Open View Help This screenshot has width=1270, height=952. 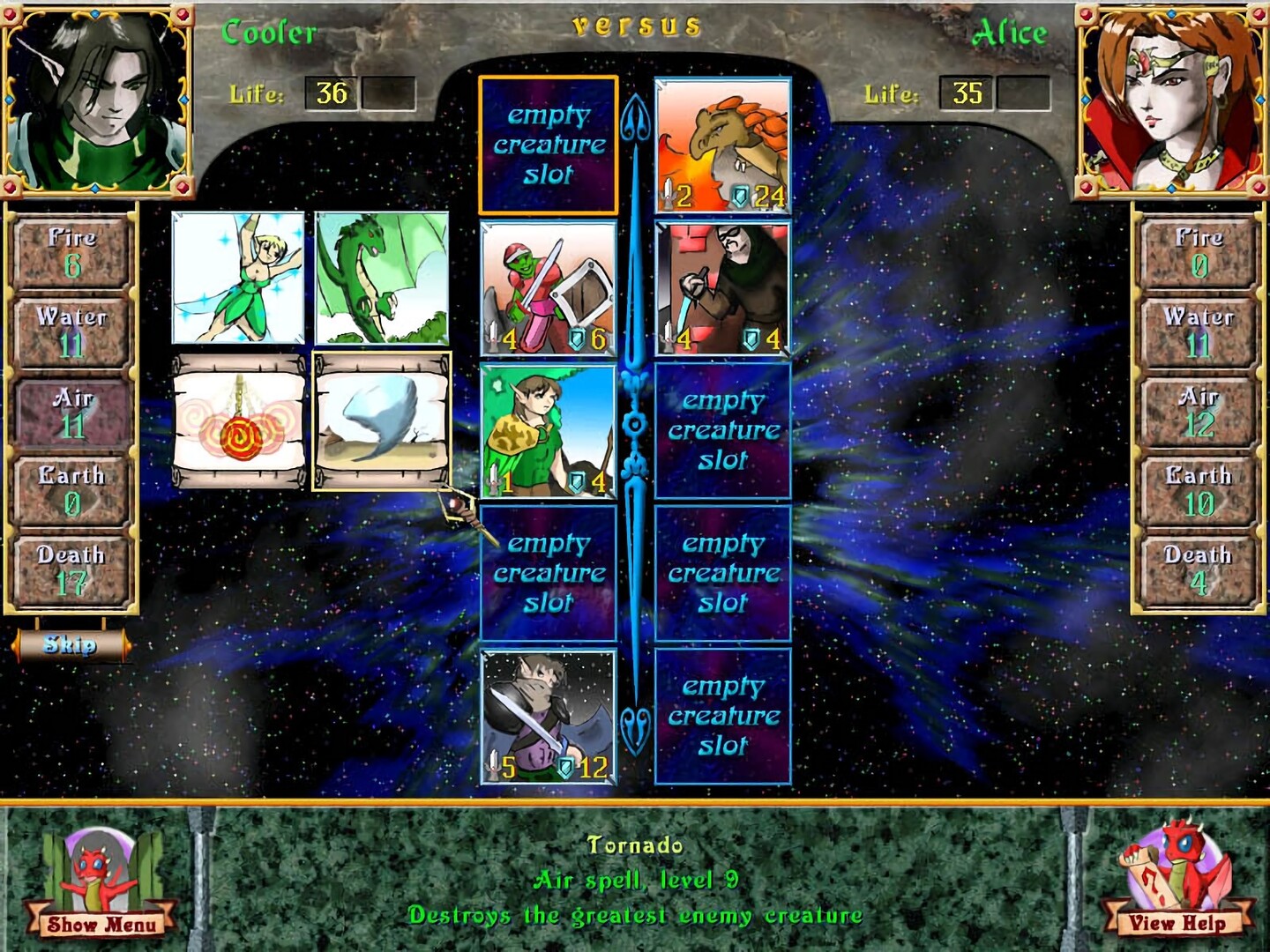tap(1179, 926)
